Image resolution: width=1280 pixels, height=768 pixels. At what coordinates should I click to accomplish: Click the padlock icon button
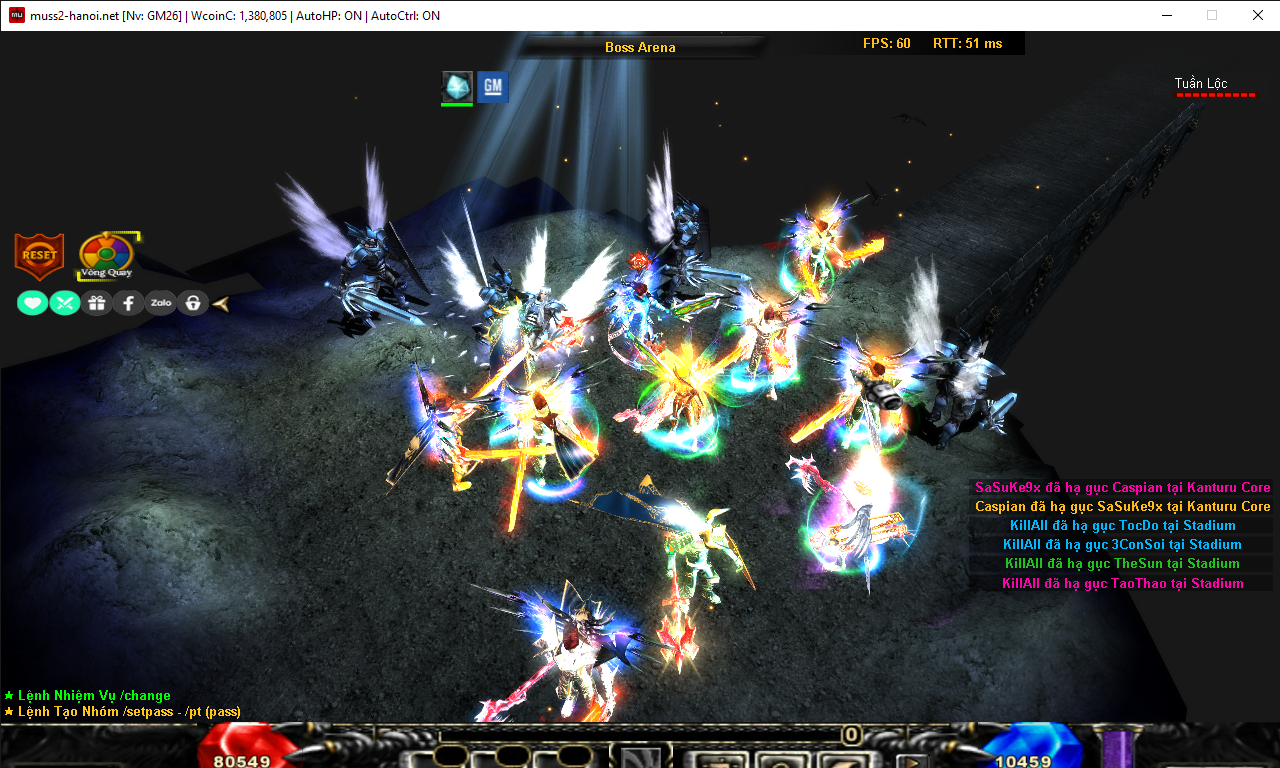(x=192, y=303)
